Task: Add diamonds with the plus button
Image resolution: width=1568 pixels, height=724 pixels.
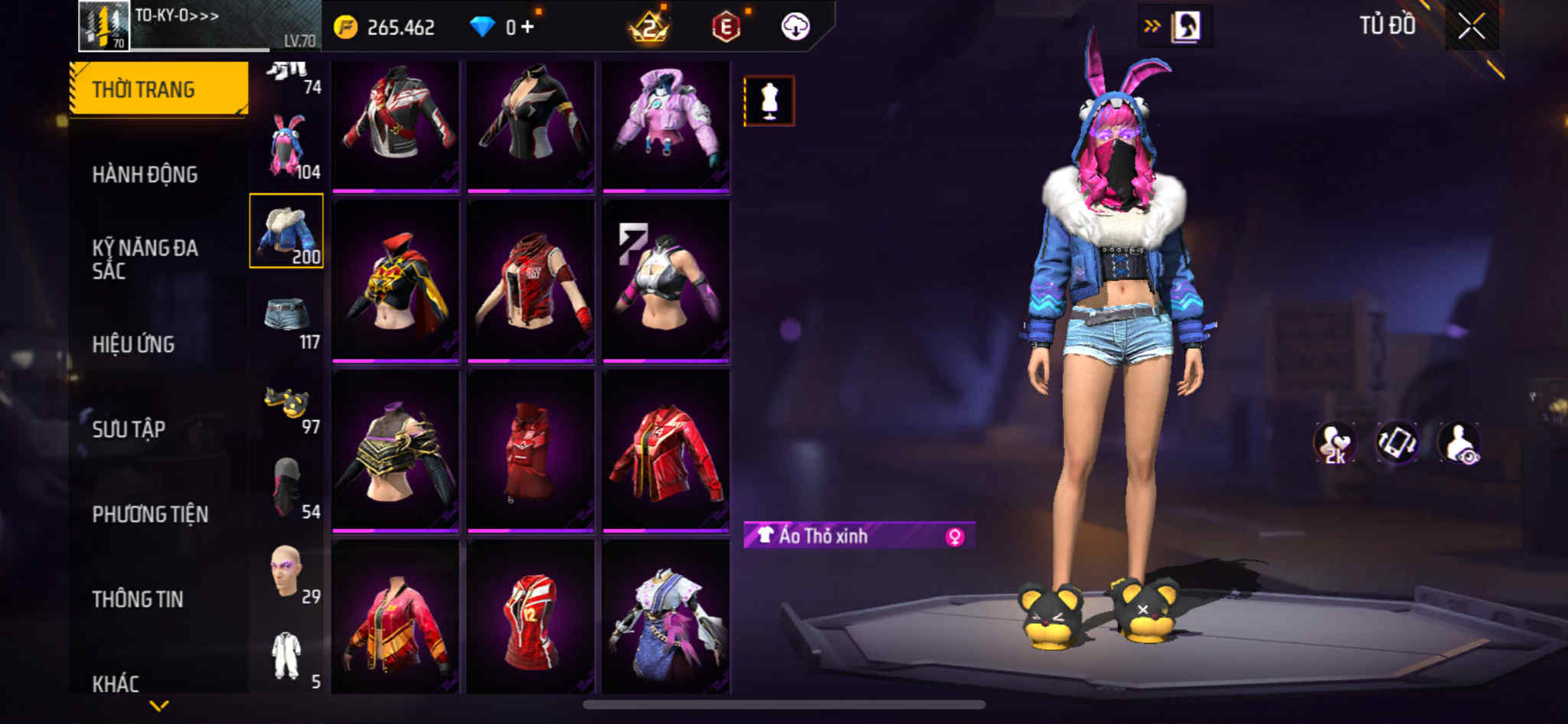Action: [x=528, y=28]
